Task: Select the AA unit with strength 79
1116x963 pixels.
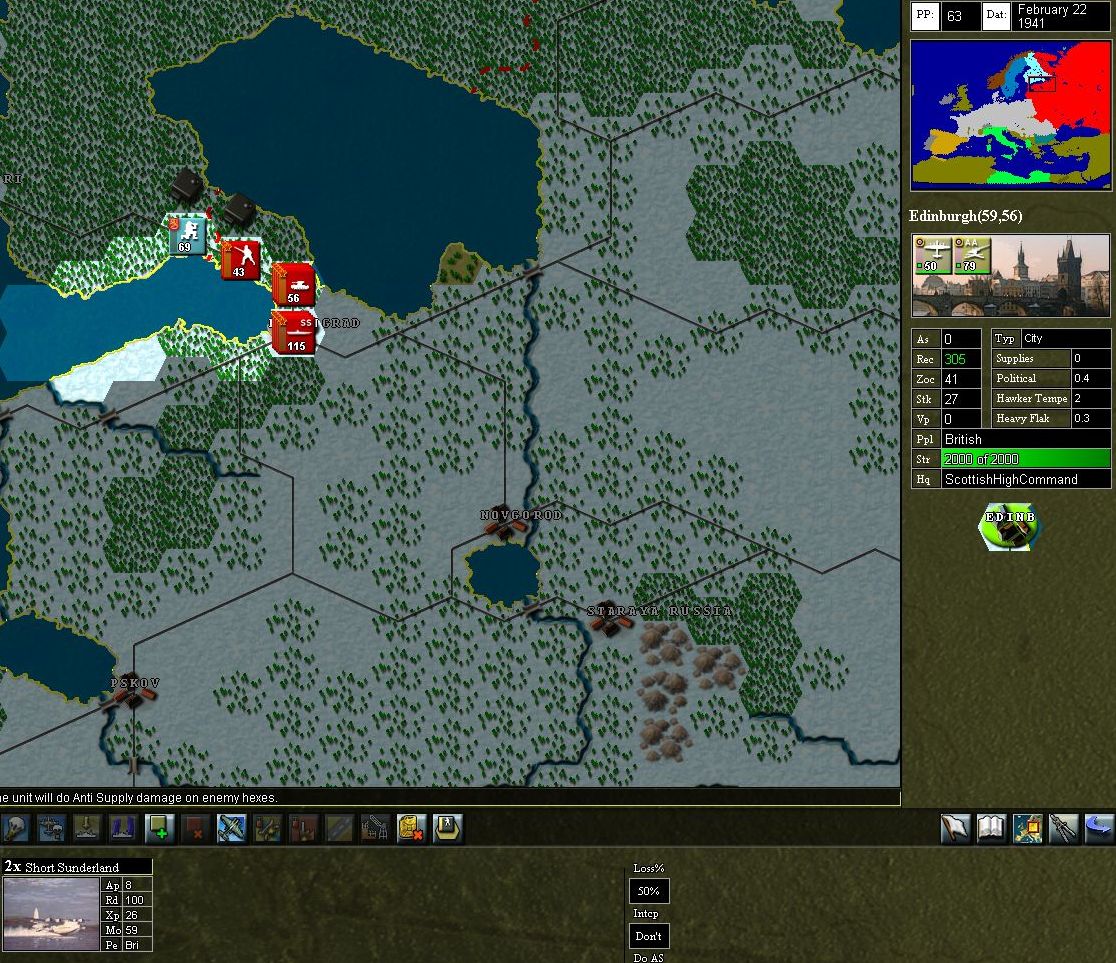Action: [x=971, y=255]
